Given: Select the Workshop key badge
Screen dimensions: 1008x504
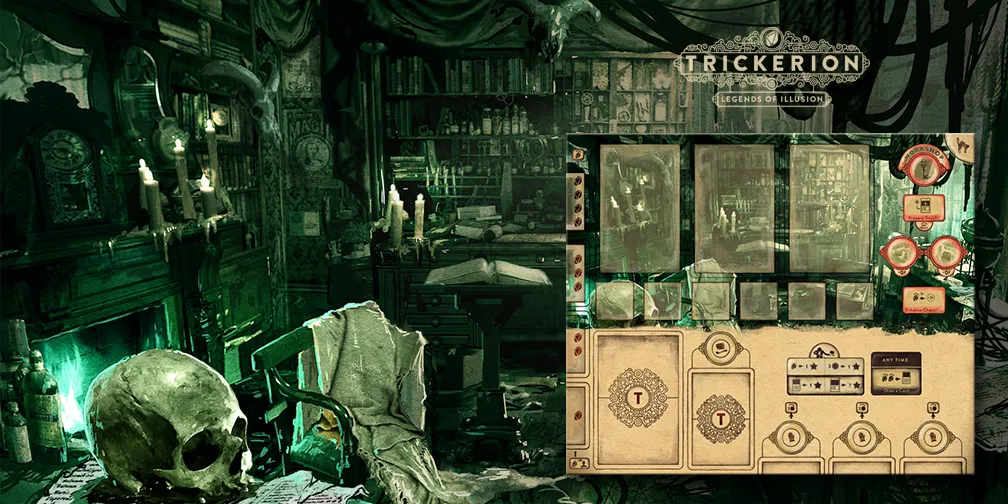Looking at the screenshot, I should point(923,170).
